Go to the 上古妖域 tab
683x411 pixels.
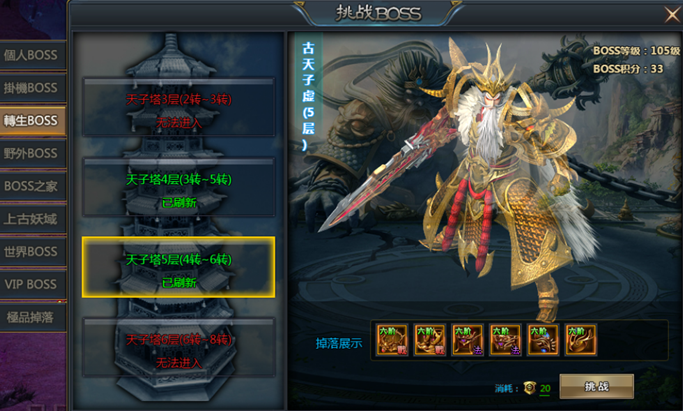tap(31, 219)
